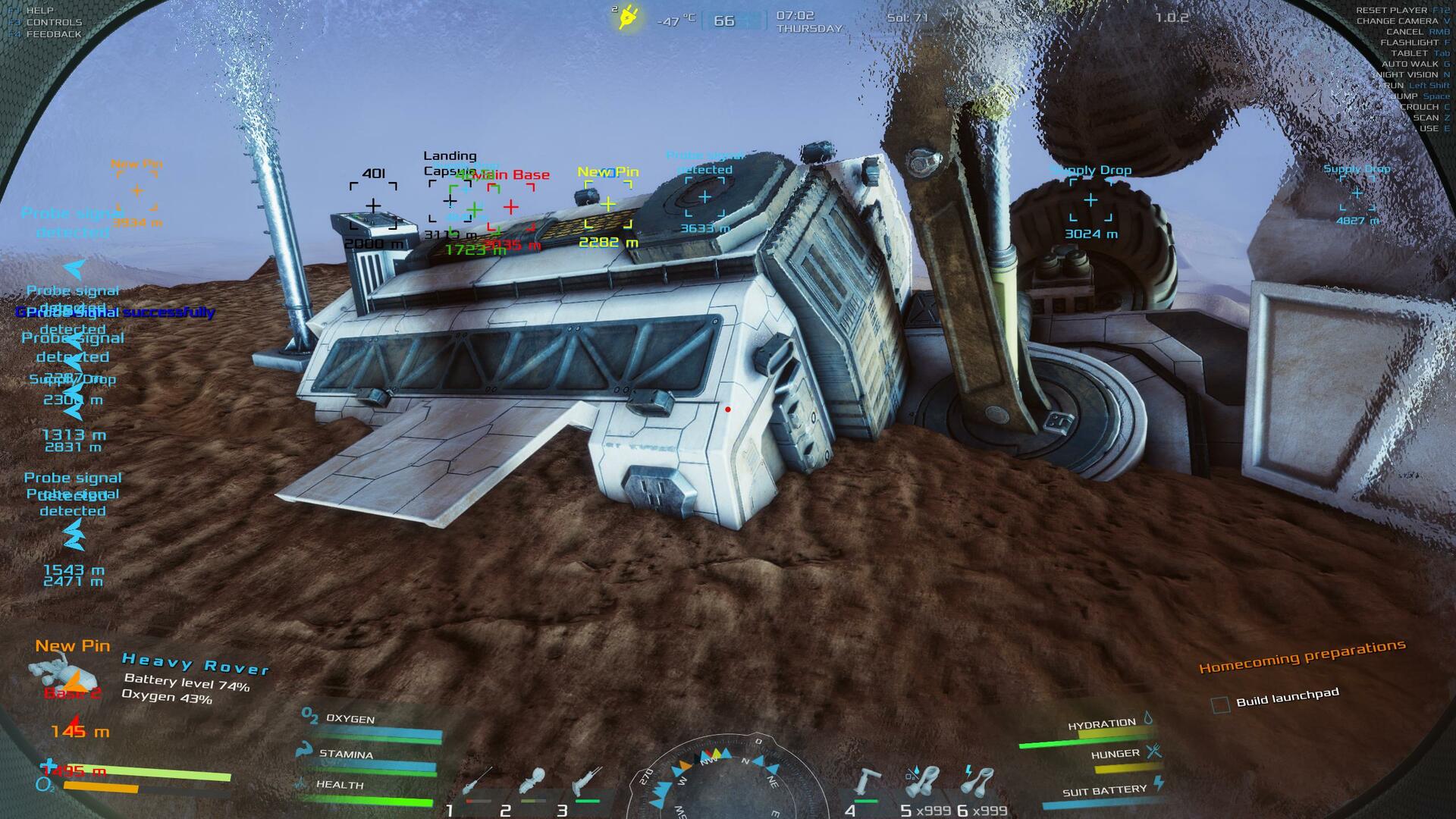Select the power cable in slot 6

(x=980, y=784)
